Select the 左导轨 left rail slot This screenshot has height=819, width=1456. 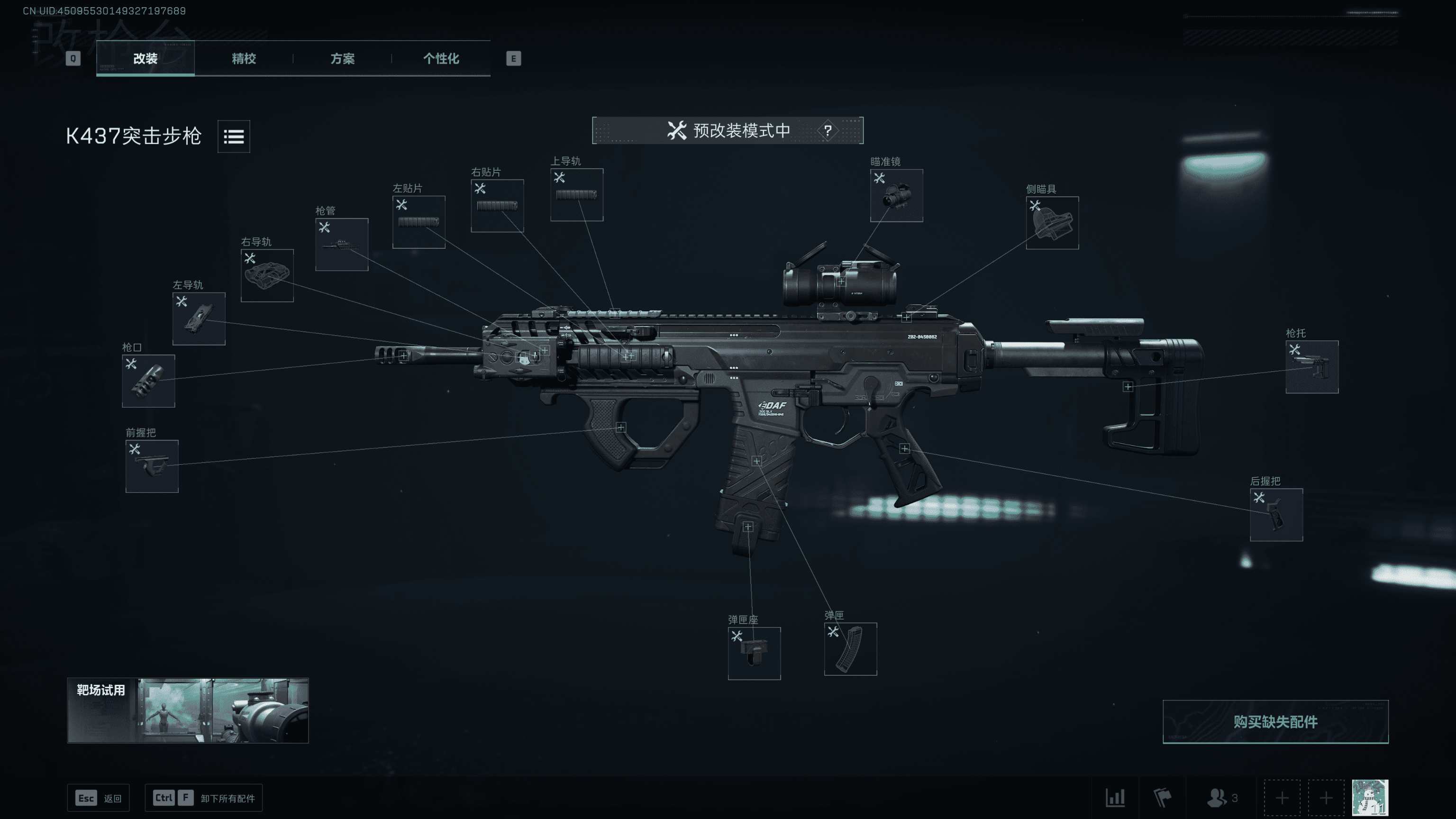pyautogui.click(x=199, y=319)
